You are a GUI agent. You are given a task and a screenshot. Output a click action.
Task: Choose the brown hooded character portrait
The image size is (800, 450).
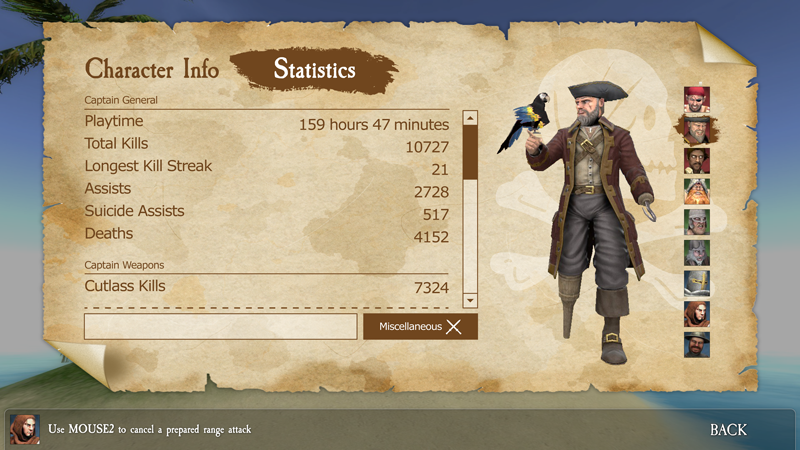(x=696, y=314)
